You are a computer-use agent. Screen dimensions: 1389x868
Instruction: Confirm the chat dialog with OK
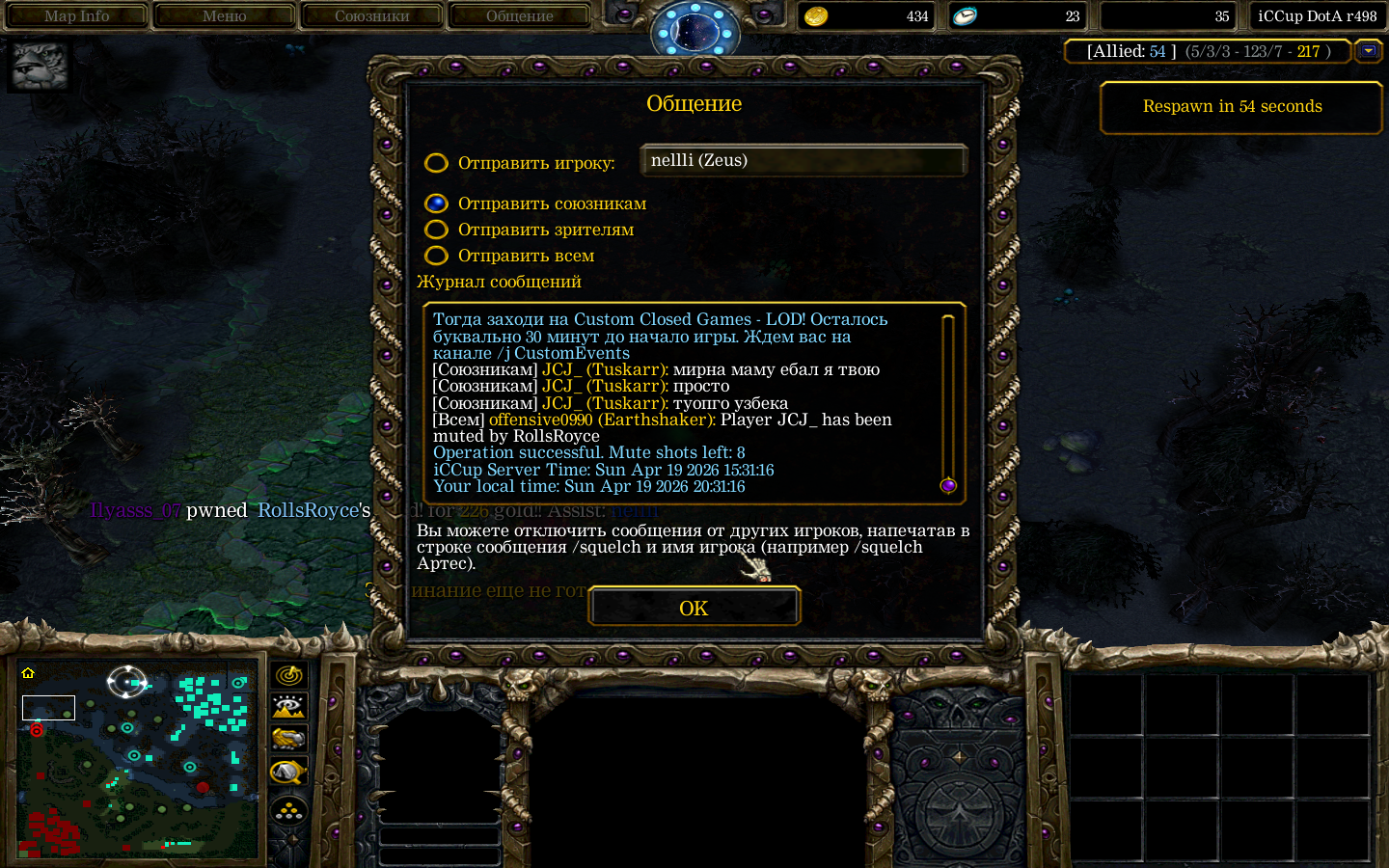tap(694, 608)
